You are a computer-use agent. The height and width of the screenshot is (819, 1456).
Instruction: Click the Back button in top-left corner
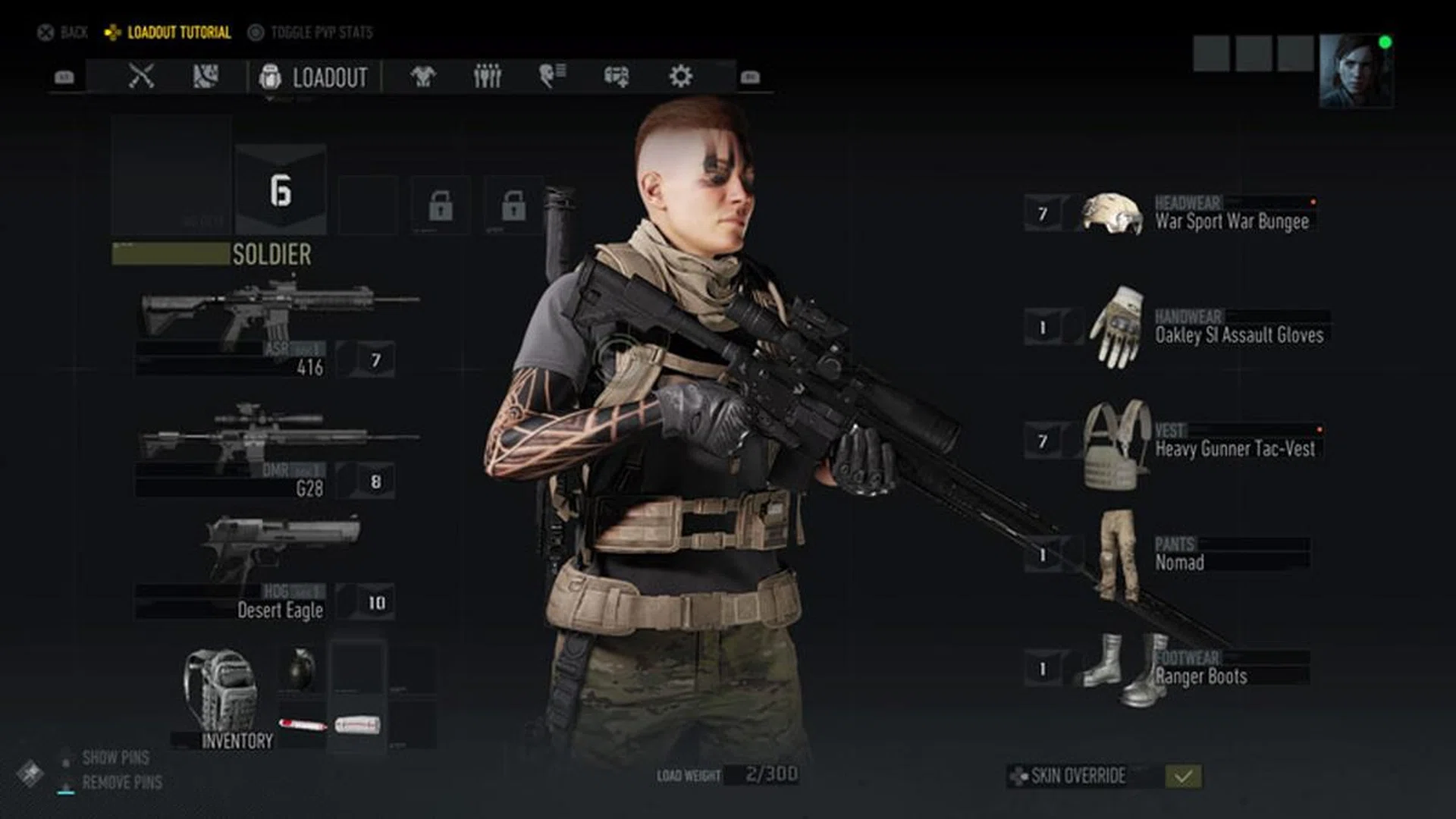62,32
